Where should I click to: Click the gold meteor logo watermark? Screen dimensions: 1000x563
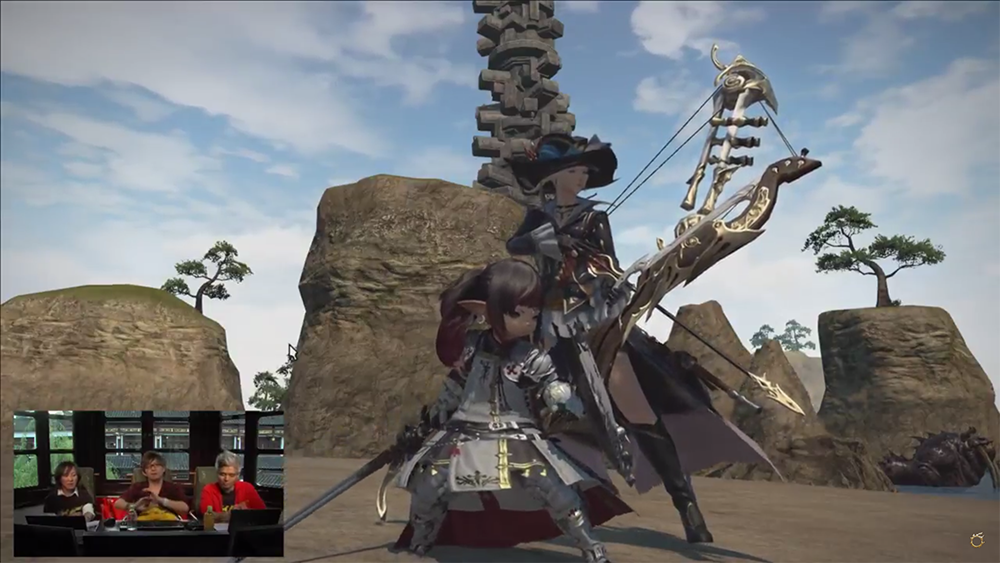(x=977, y=540)
